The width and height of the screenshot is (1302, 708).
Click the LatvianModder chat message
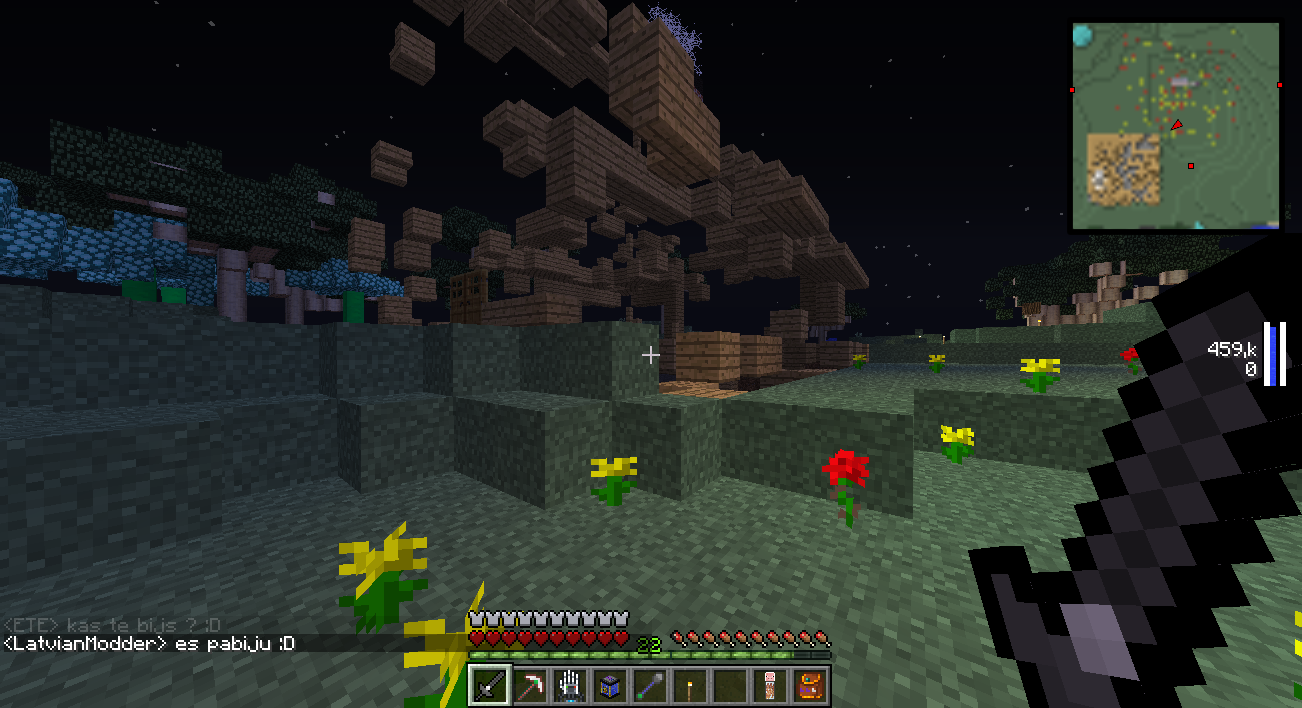click(149, 644)
